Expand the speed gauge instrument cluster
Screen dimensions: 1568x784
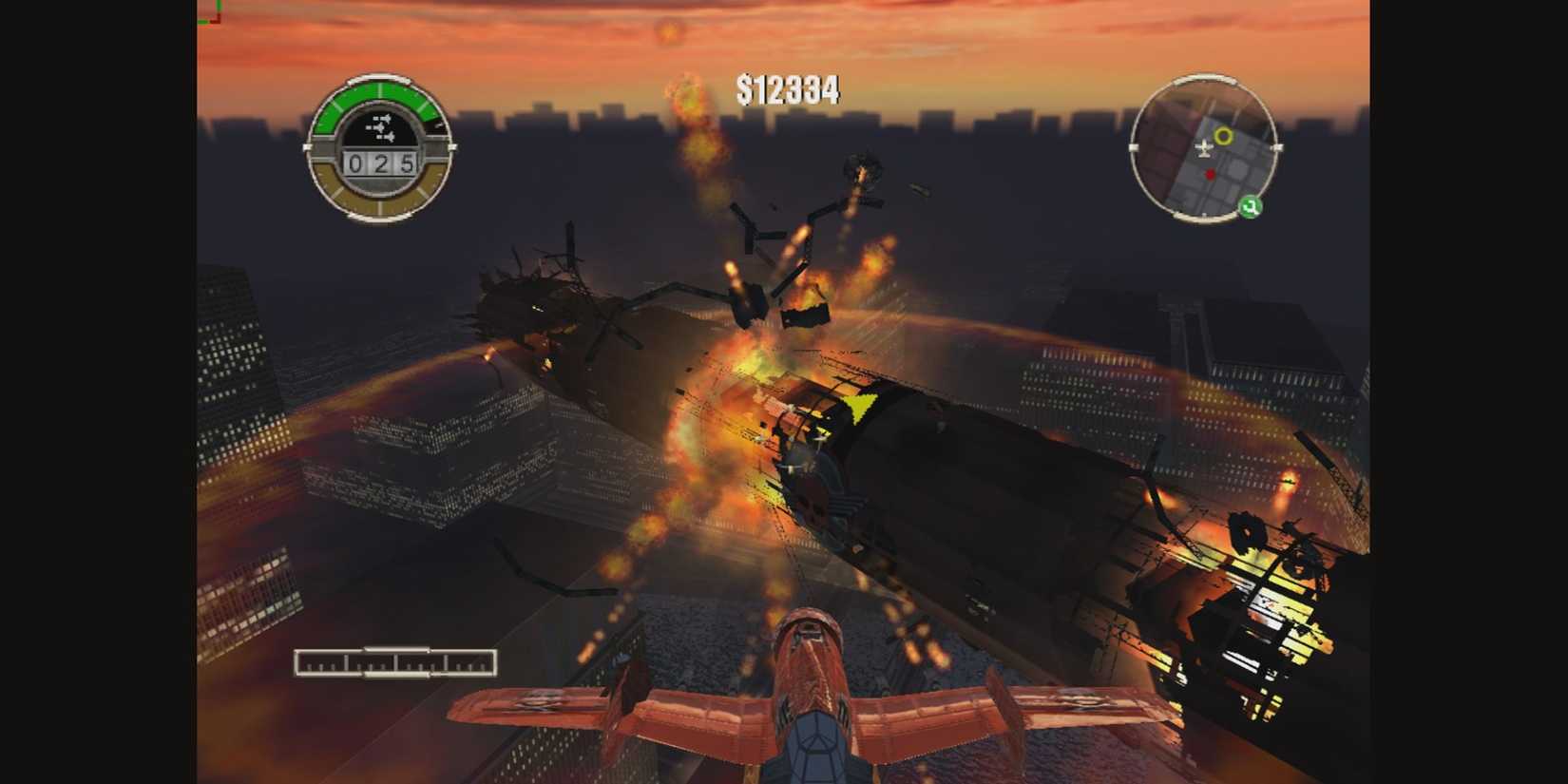point(380,152)
